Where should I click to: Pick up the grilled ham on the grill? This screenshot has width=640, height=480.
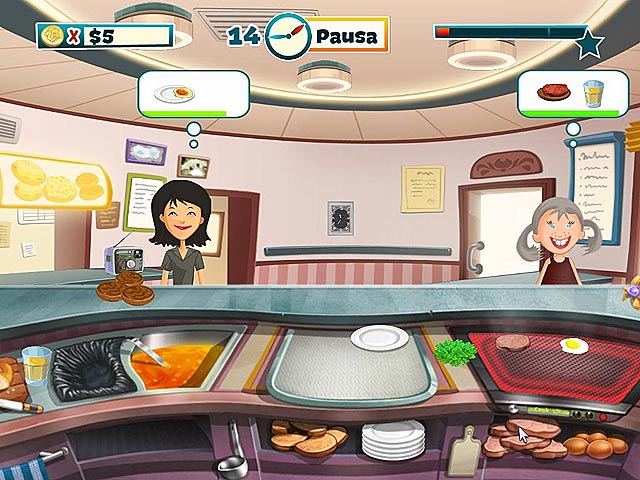click(513, 343)
